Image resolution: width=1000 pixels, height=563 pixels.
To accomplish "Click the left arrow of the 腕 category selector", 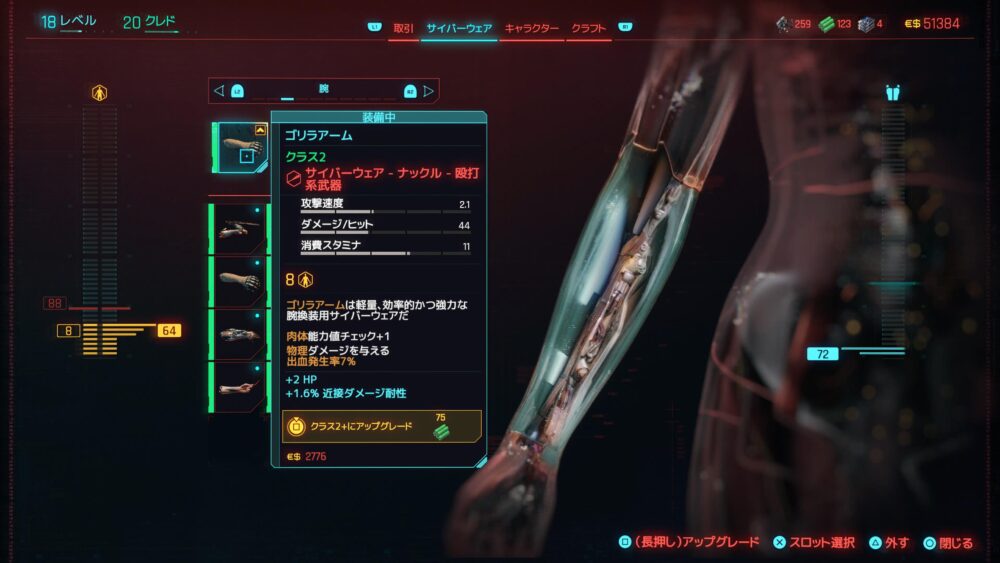I will [219, 90].
